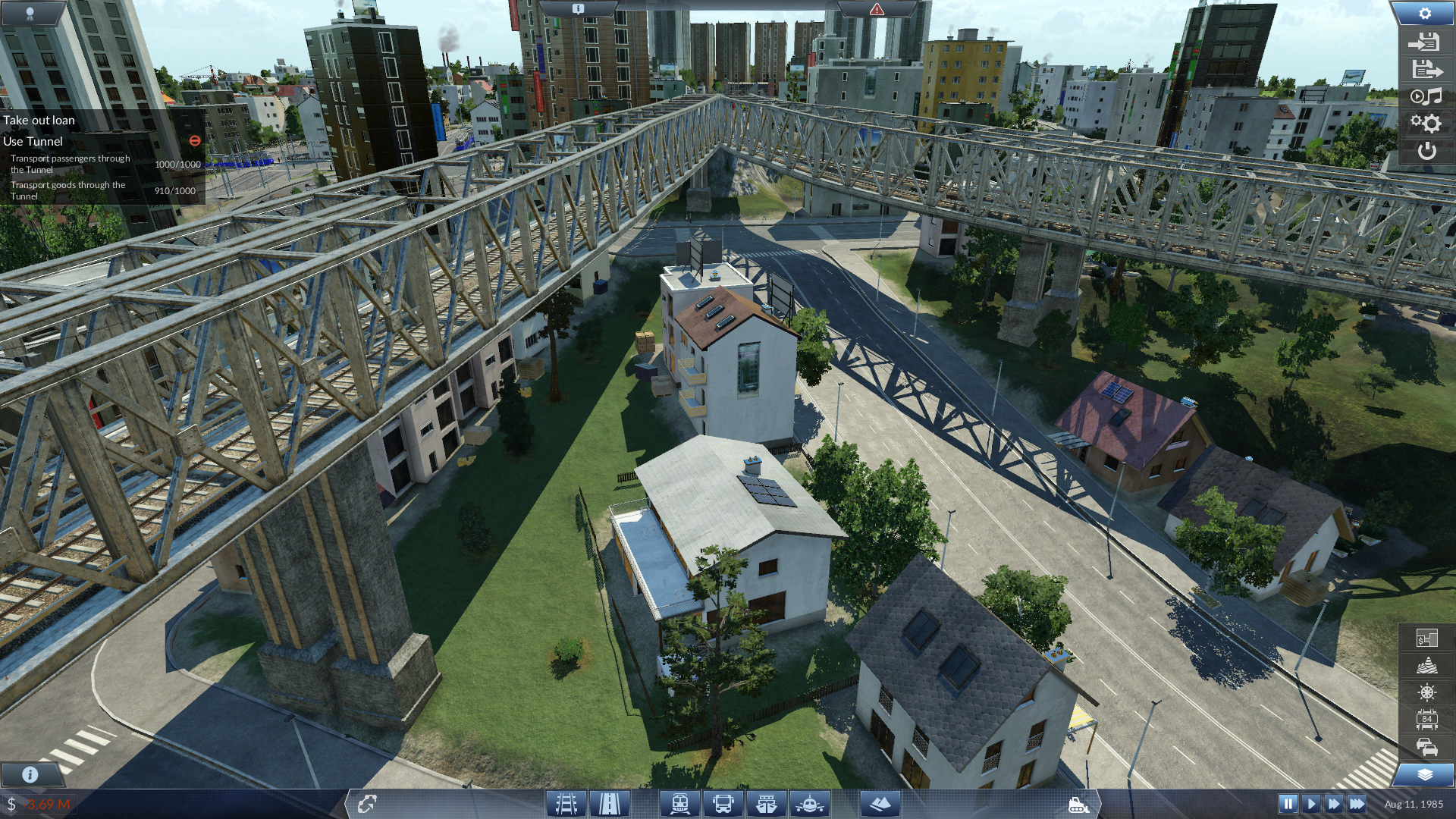1456x819 pixels.
Task: Open the airport build menu
Action: click(810, 803)
